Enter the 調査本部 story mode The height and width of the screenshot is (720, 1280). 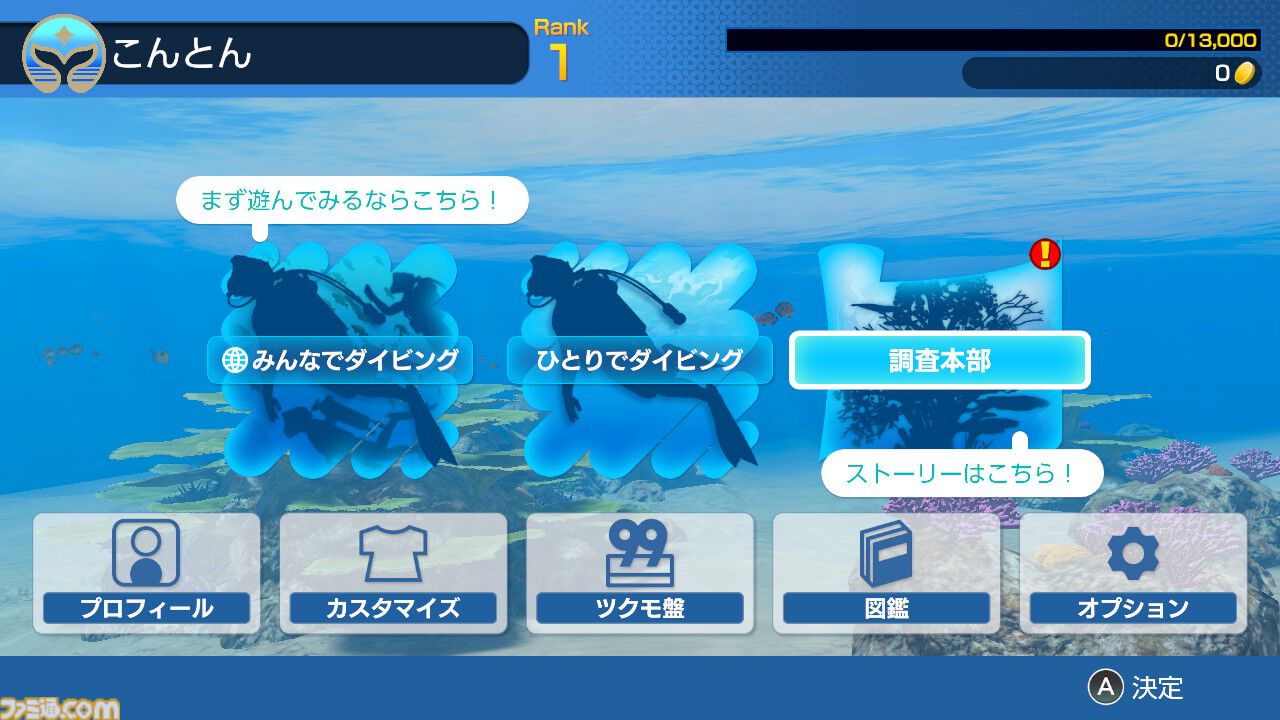(x=940, y=361)
